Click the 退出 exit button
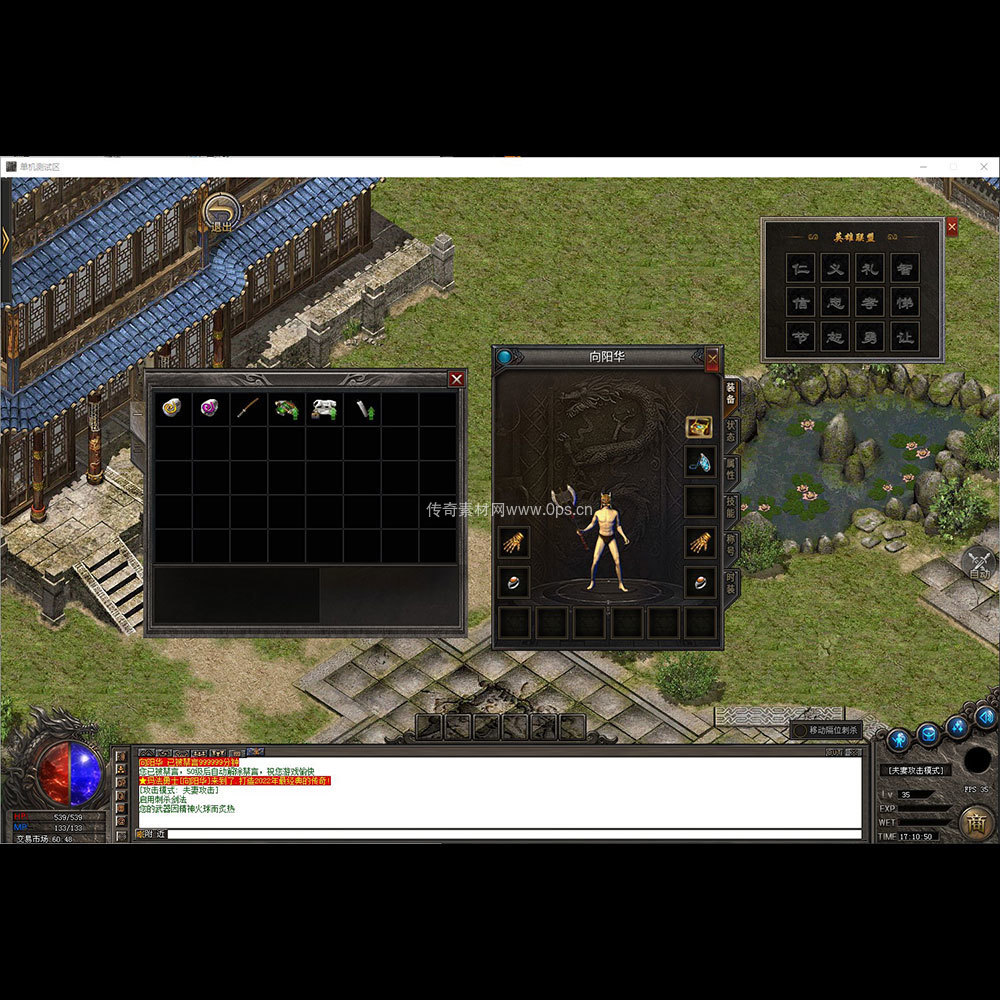Screen dimensions: 1000x1000 220,213
